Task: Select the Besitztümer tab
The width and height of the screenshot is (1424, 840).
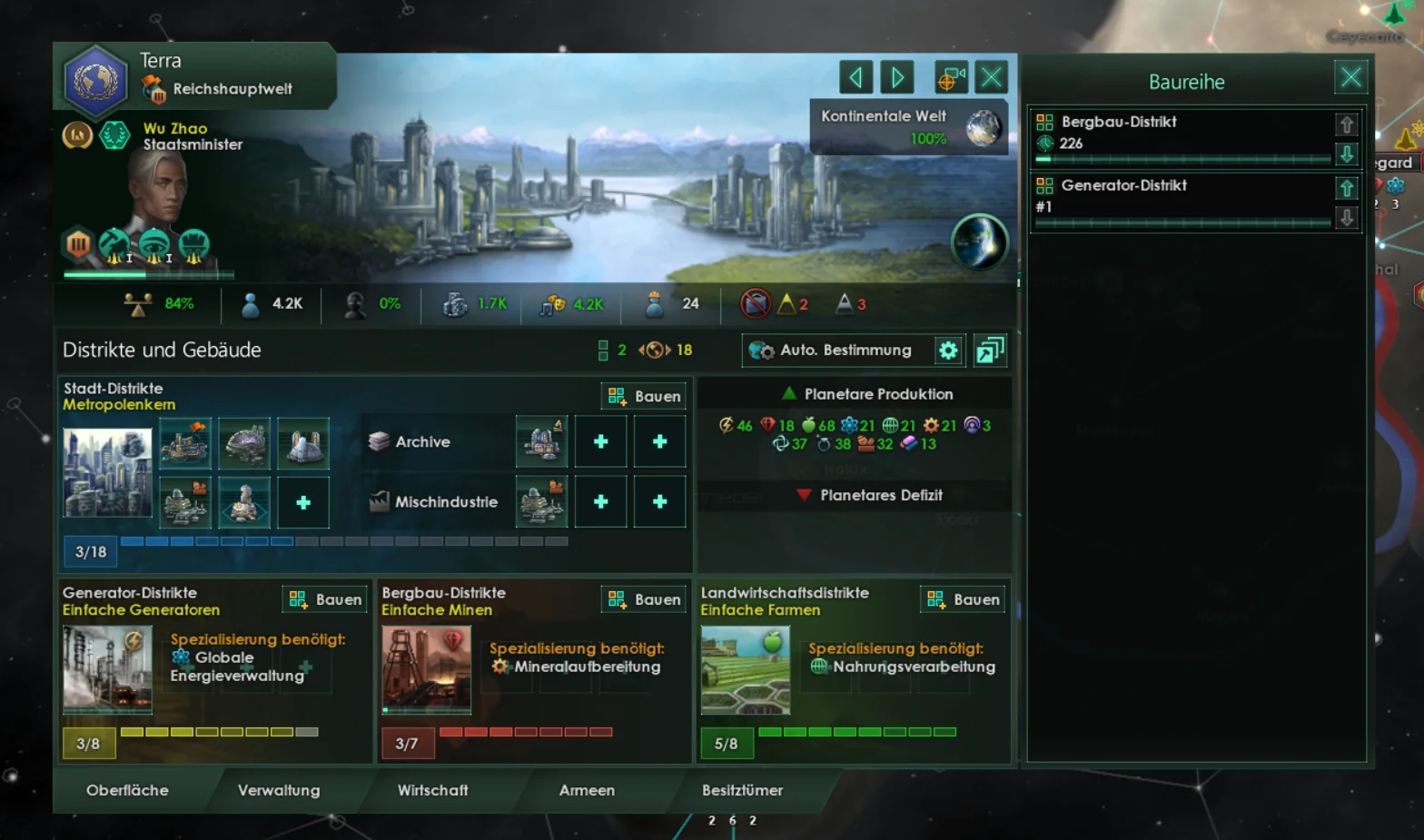Action: point(742,790)
